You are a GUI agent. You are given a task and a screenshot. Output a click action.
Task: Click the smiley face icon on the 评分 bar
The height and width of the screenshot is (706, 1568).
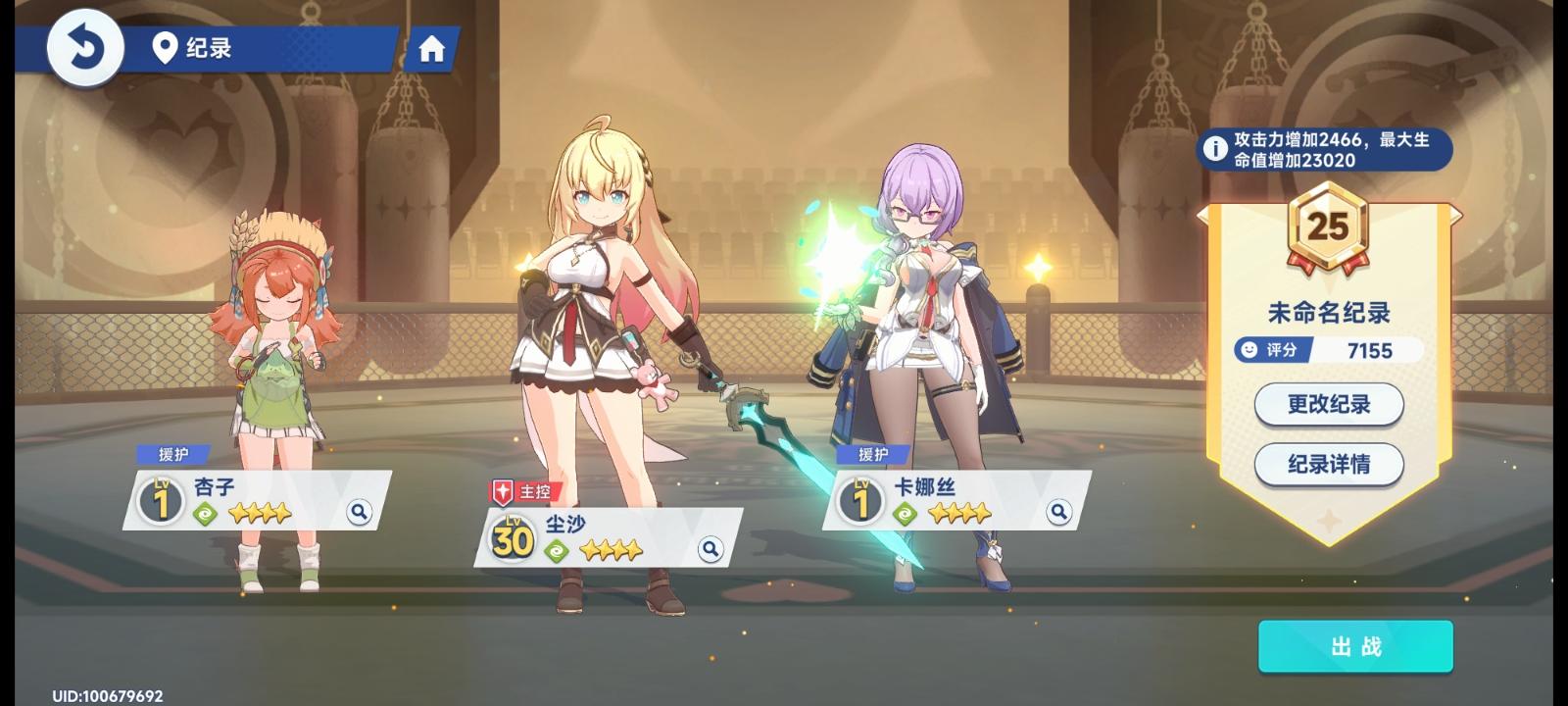[1247, 351]
